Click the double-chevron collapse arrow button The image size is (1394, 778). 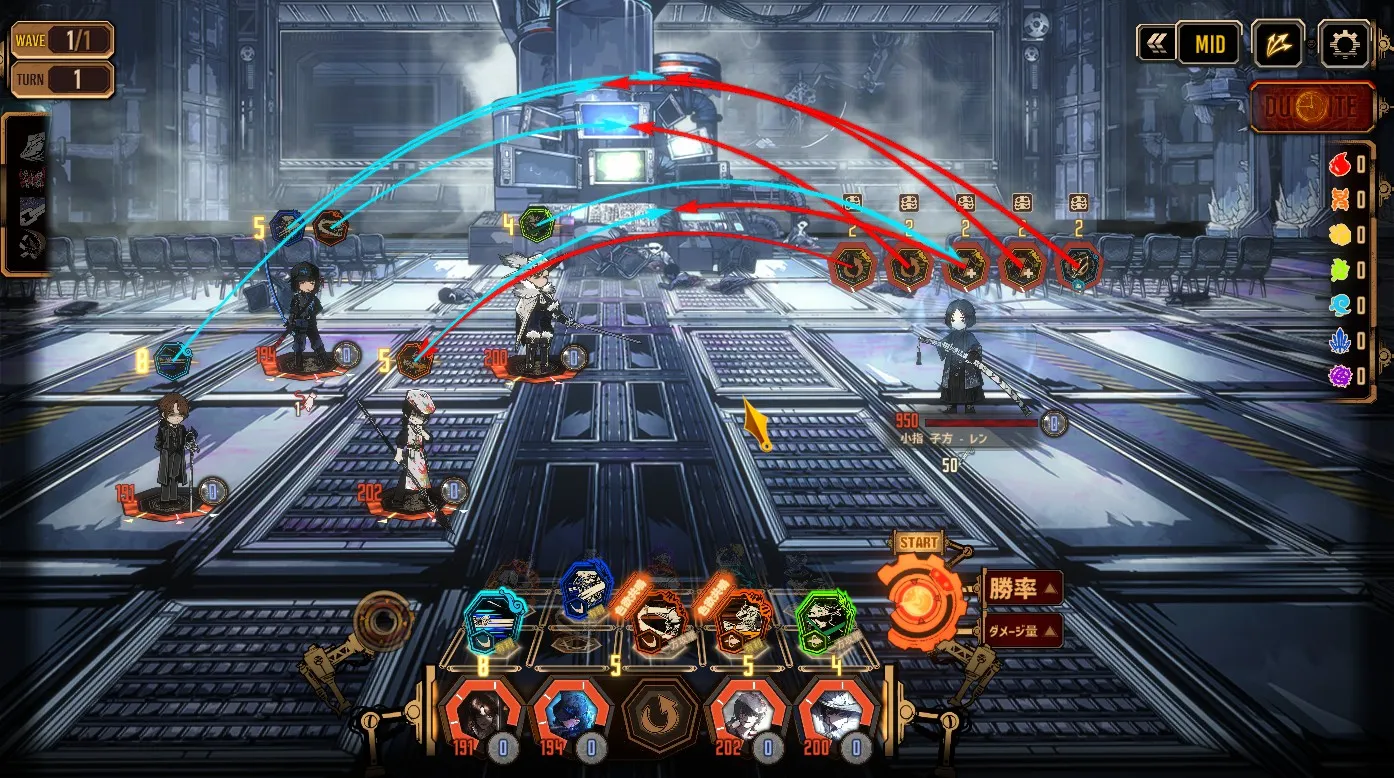point(1156,44)
